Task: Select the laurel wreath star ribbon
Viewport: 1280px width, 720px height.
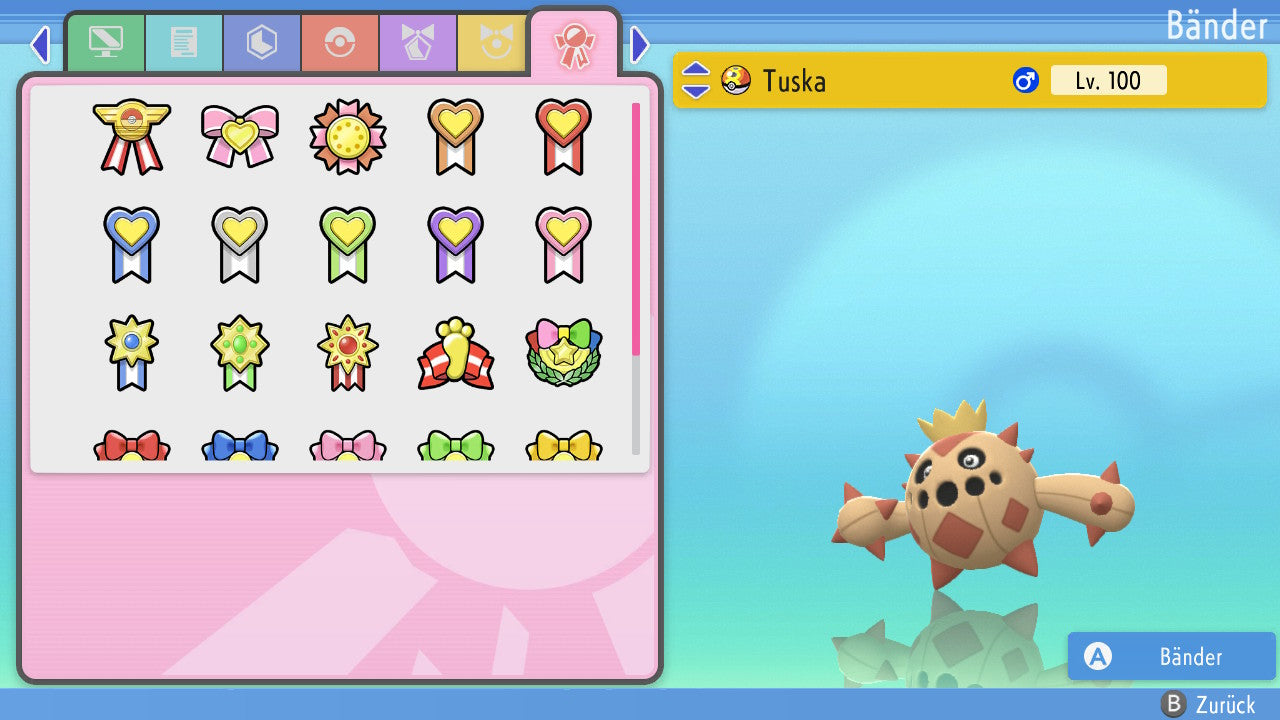Action: [x=564, y=354]
